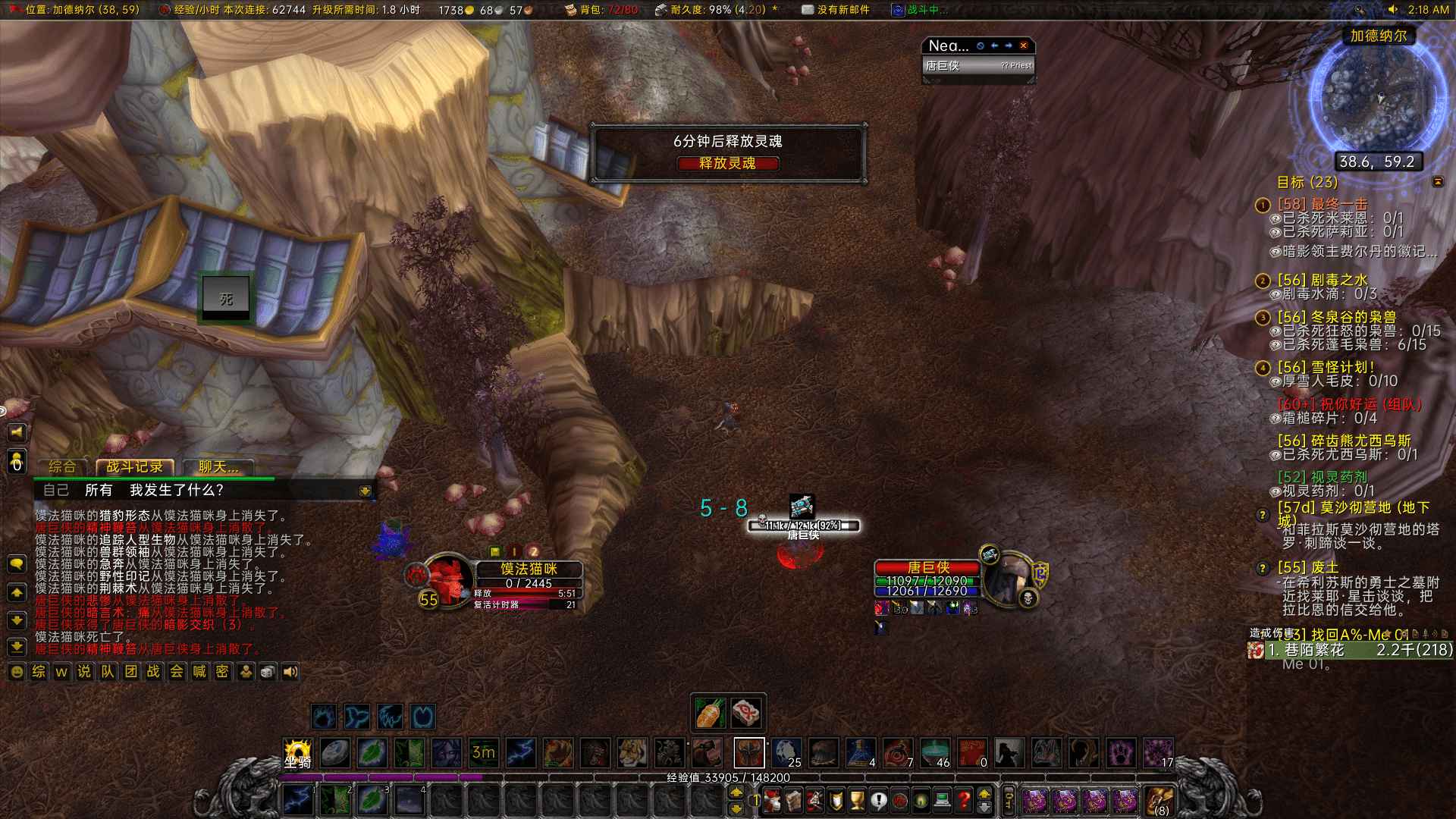Use the carrot item on the action bar

tap(711, 713)
